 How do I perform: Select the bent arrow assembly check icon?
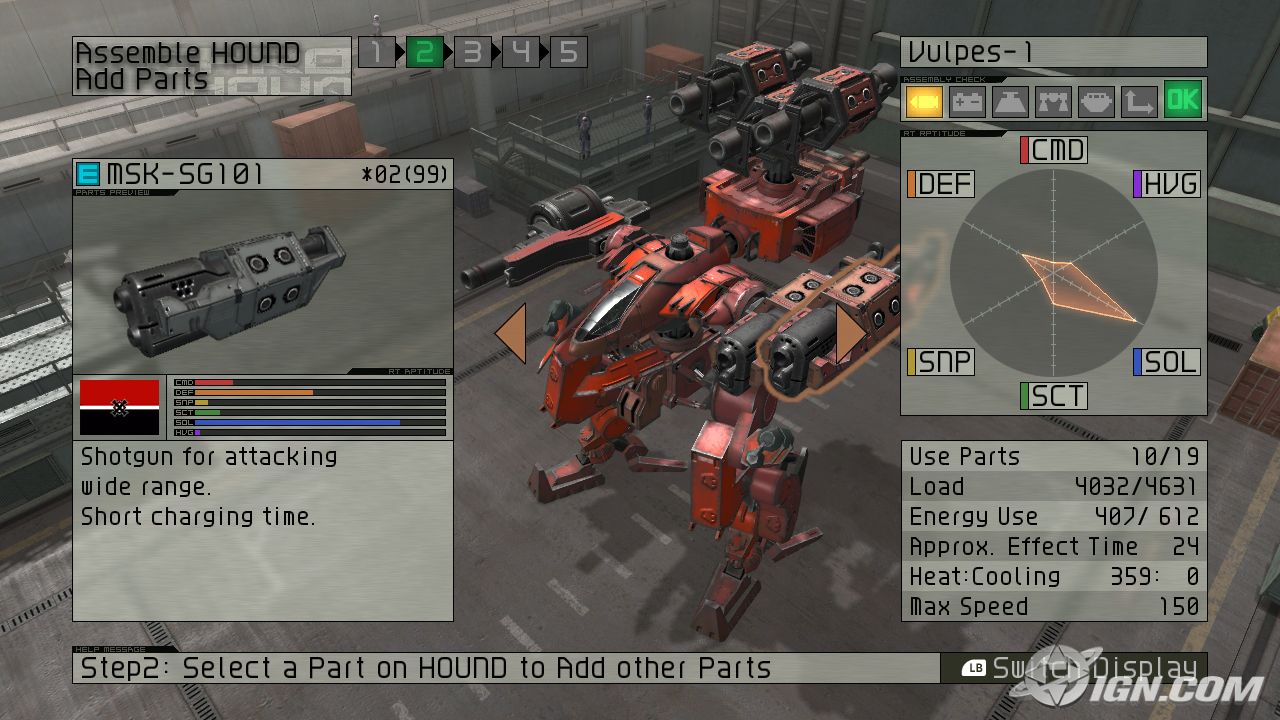tap(1139, 101)
